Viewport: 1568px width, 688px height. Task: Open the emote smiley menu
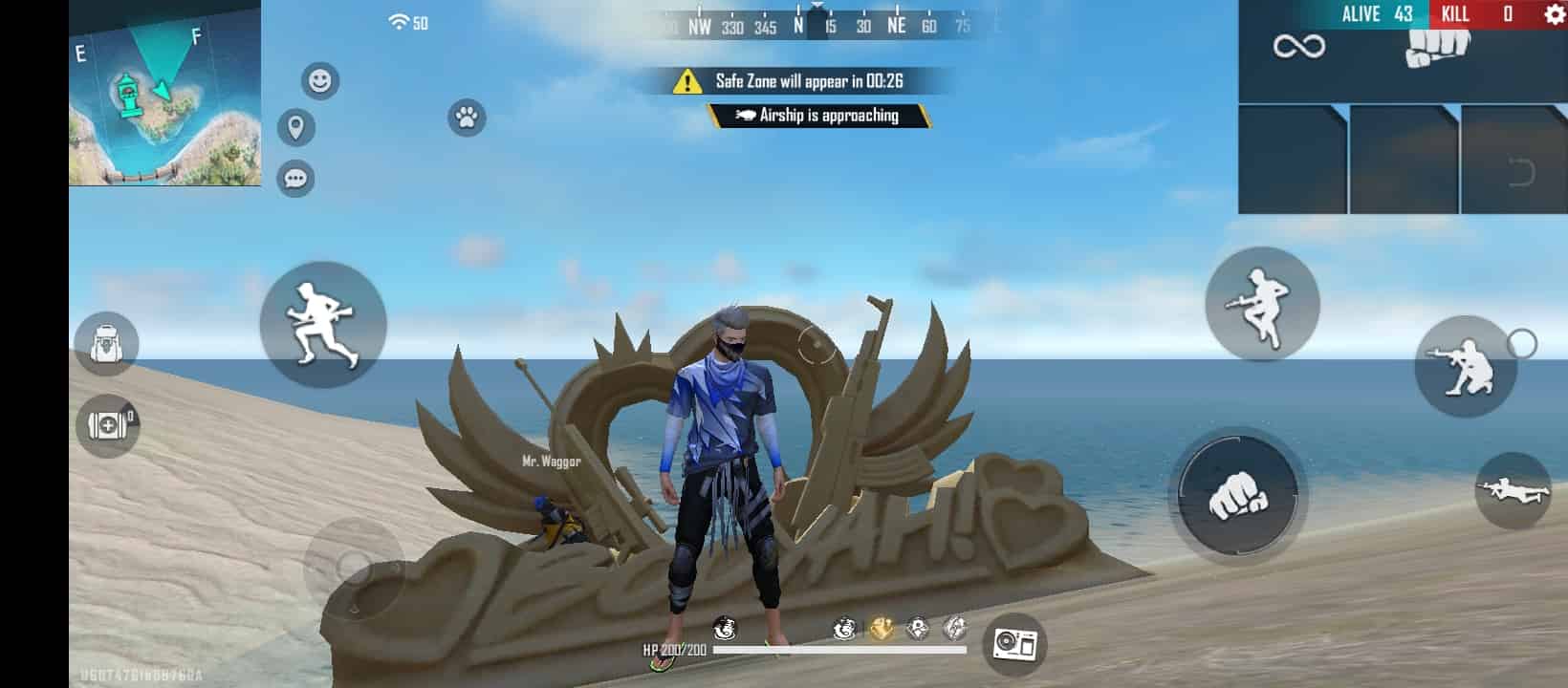point(320,81)
